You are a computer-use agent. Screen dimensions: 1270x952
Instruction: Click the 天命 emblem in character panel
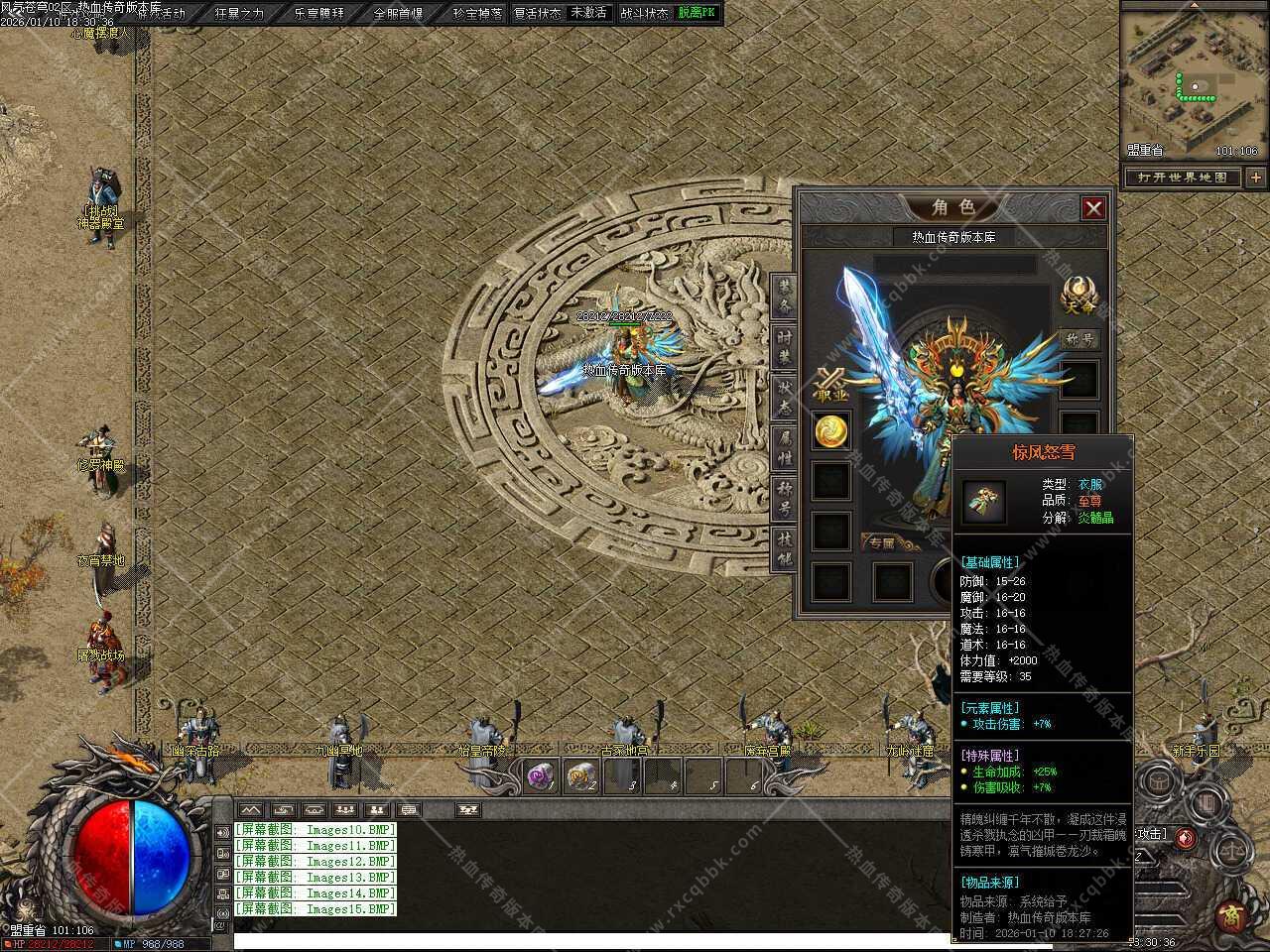[1079, 295]
